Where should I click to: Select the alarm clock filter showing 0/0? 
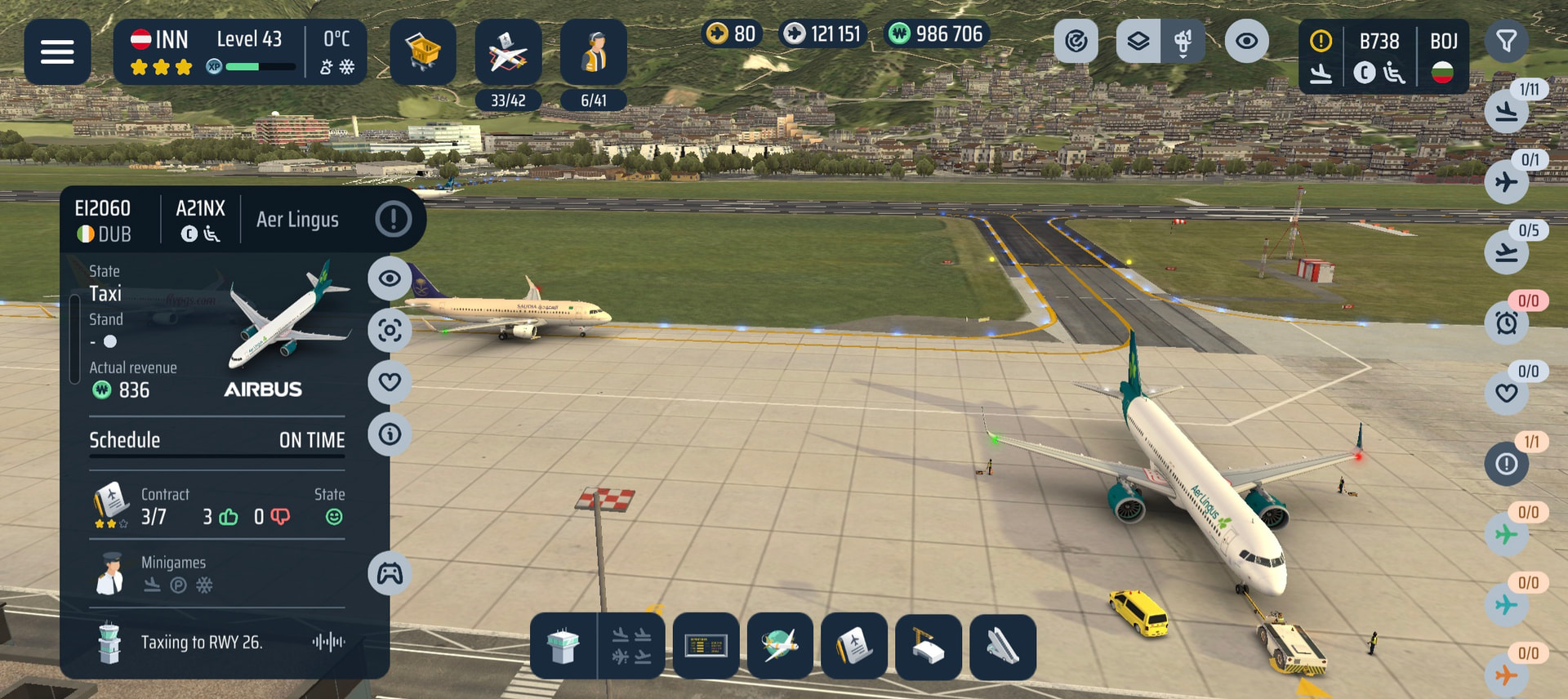[1507, 323]
